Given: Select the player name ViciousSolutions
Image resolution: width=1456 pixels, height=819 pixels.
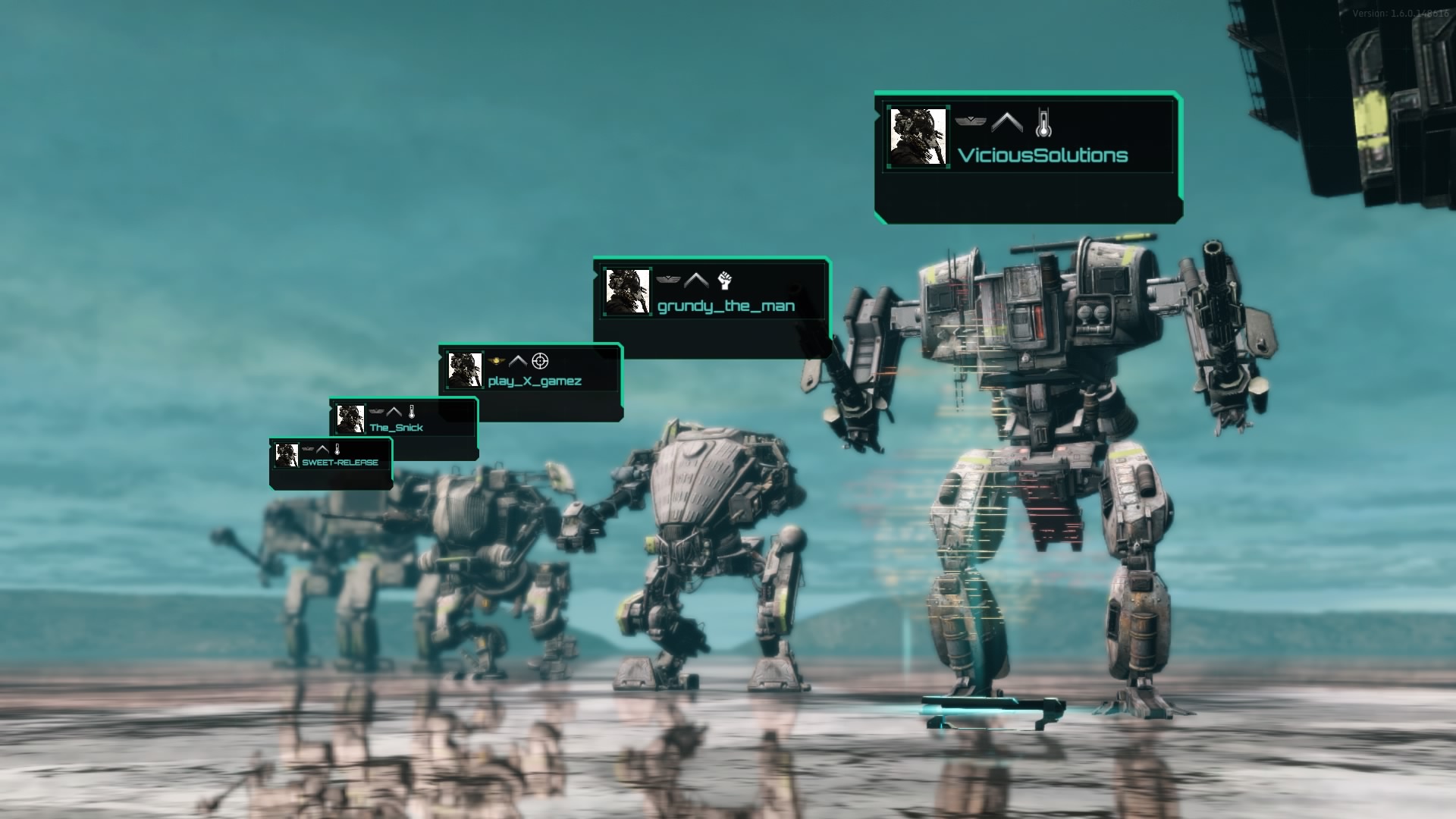Looking at the screenshot, I should [1043, 155].
